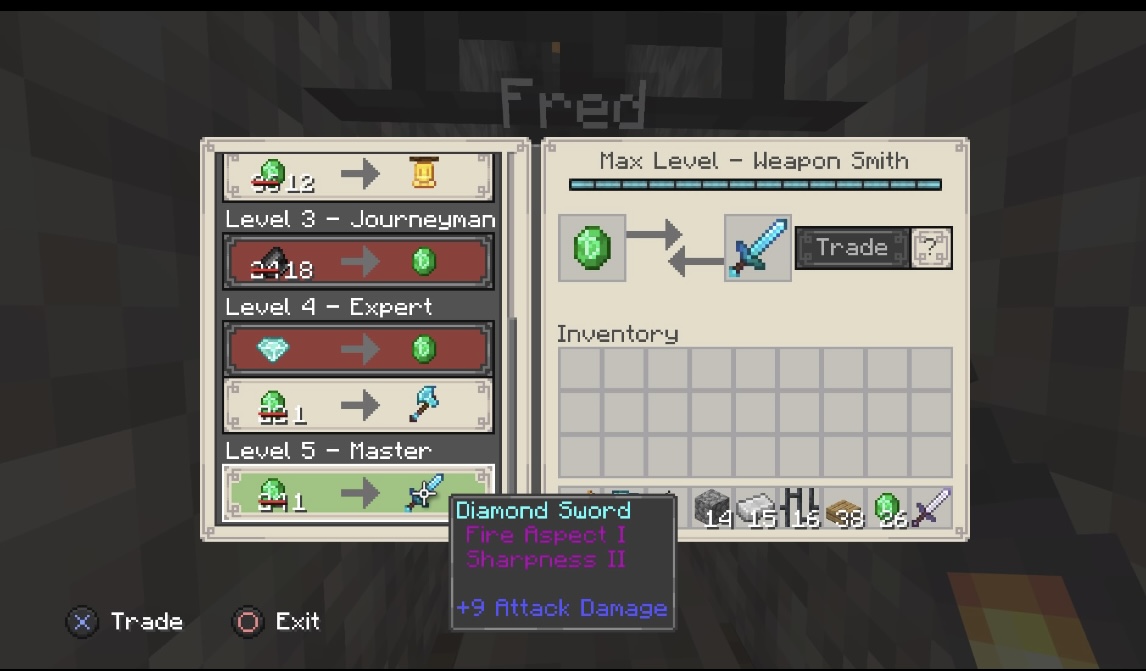The height and width of the screenshot is (671, 1146).
Task: Select the cobblestone stack of 14
Action: (x=711, y=508)
